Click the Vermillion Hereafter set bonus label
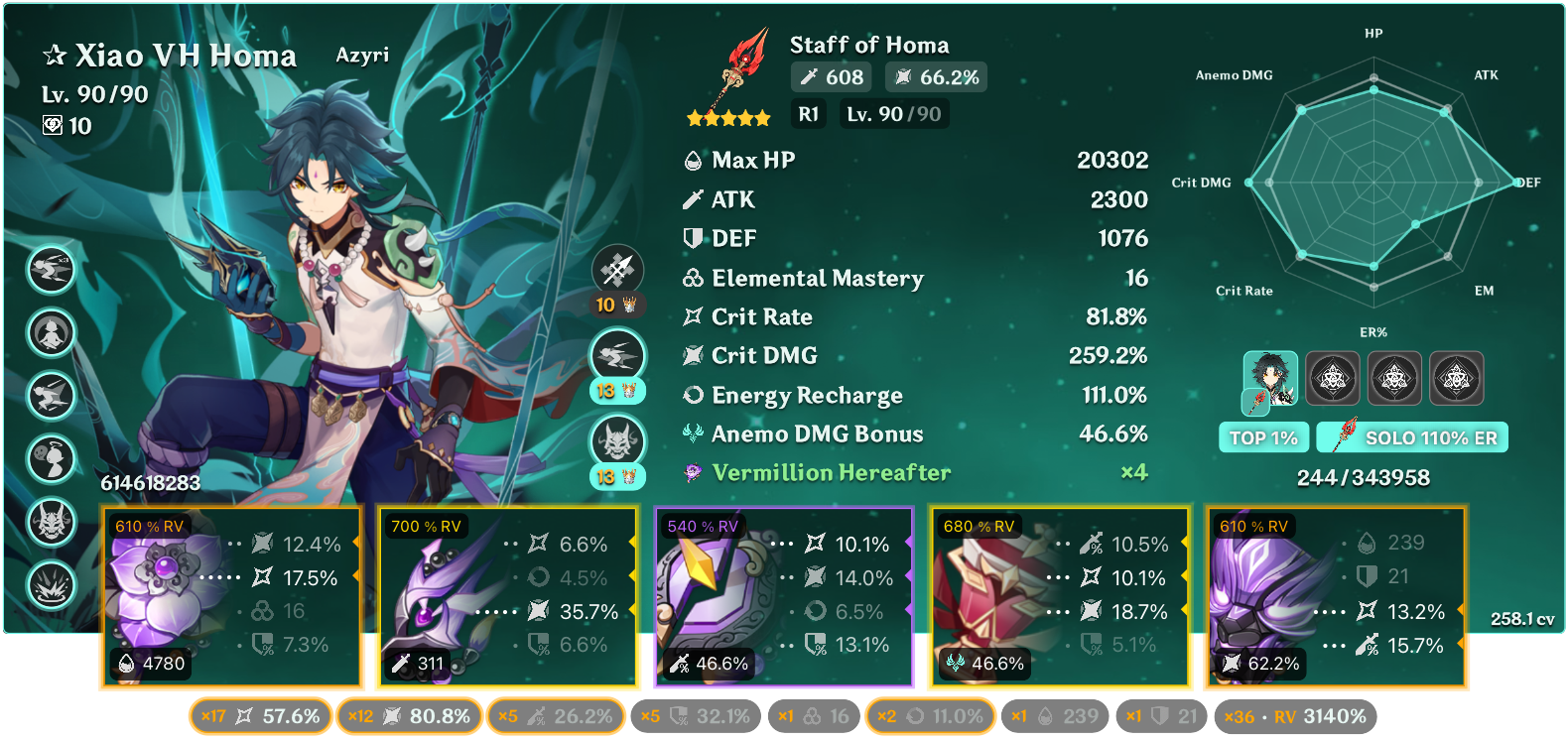Image resolution: width=1568 pixels, height=741 pixels. (831, 473)
